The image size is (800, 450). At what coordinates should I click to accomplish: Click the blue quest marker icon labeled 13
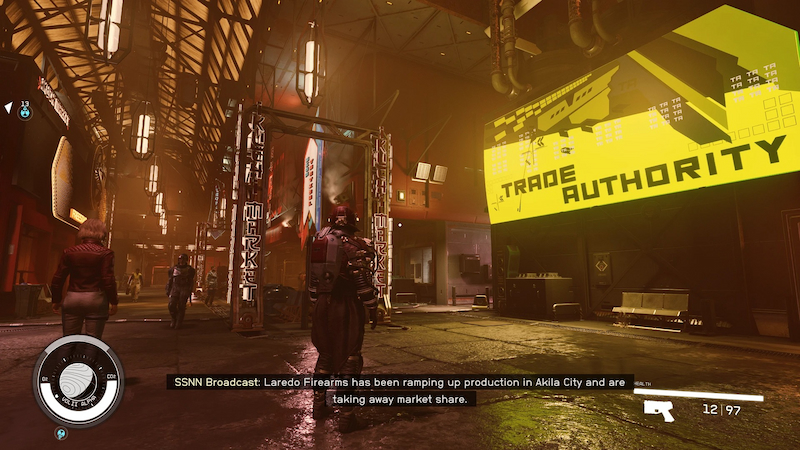(x=26, y=112)
